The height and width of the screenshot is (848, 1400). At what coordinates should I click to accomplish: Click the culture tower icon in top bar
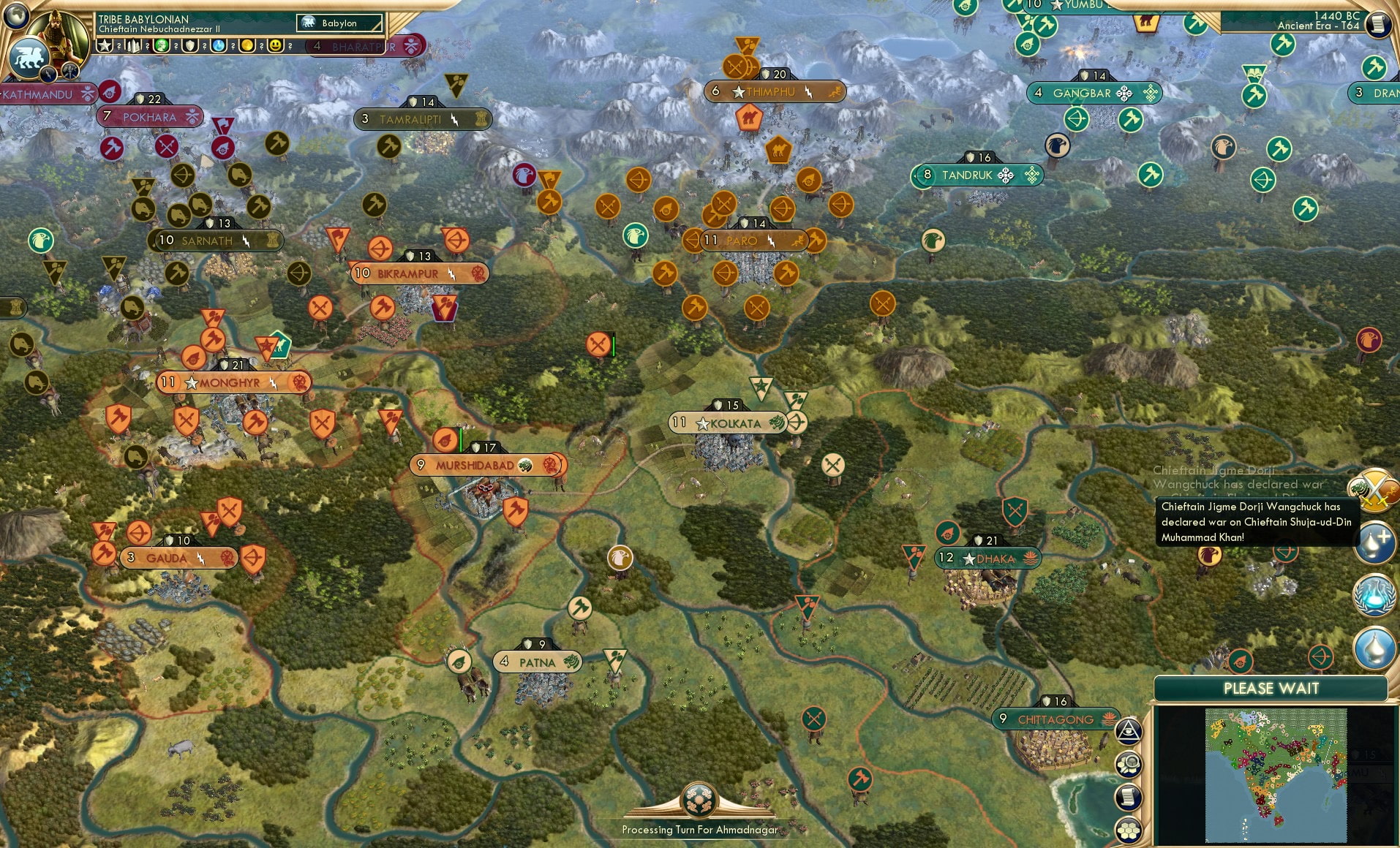133,45
